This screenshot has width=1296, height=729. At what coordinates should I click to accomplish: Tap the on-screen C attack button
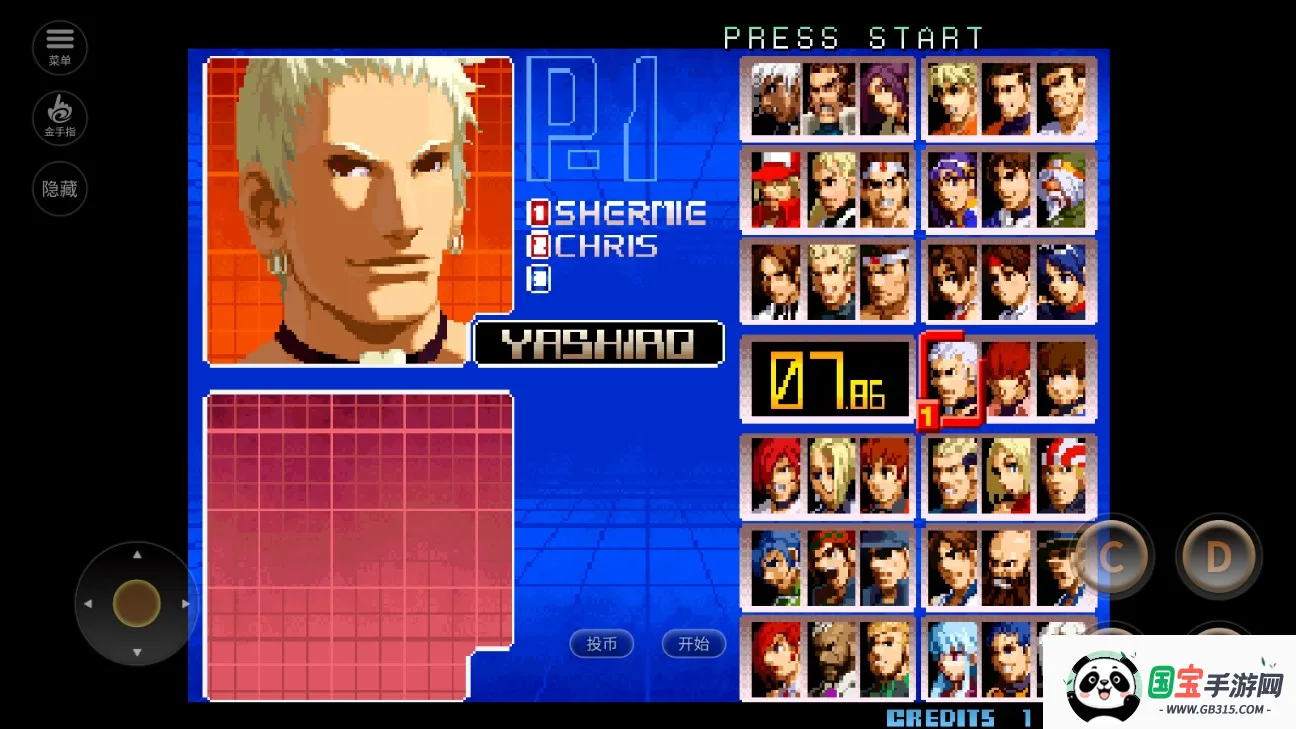[1112, 557]
